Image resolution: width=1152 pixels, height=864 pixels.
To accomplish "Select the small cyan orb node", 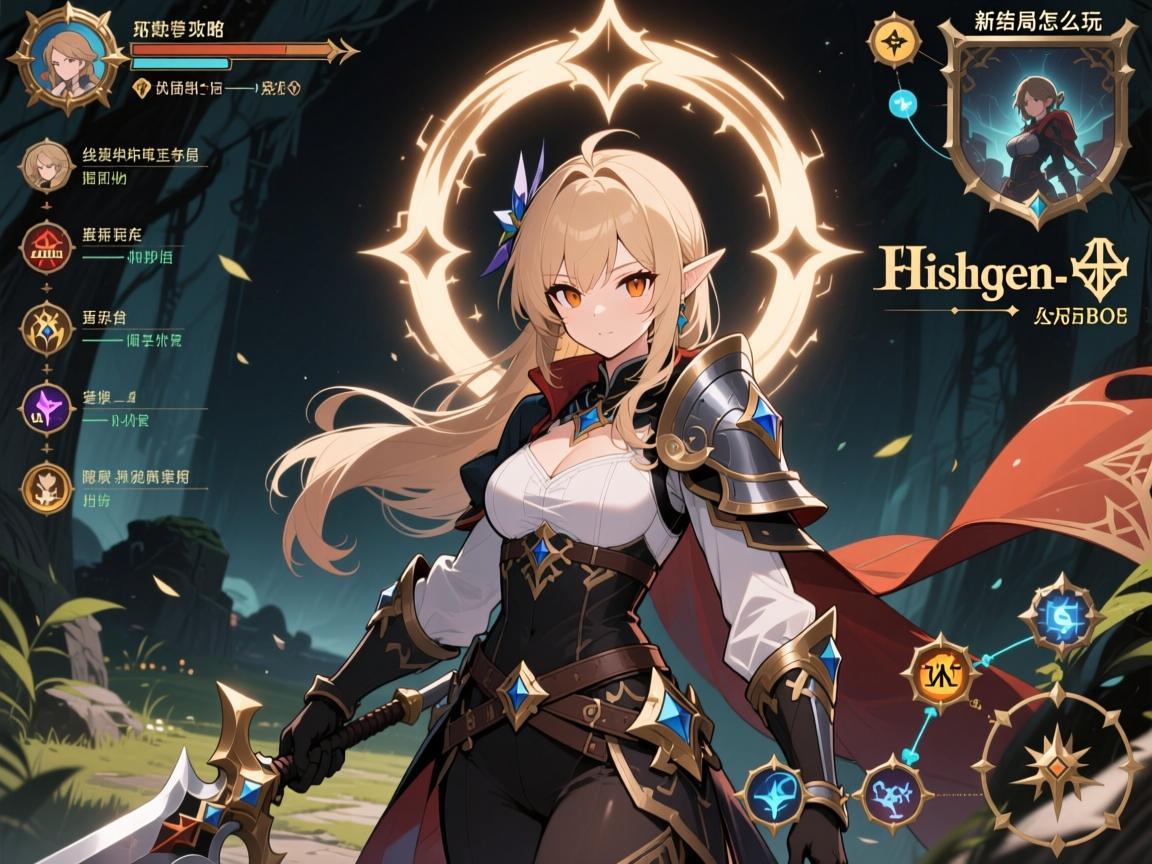I will coord(903,101).
